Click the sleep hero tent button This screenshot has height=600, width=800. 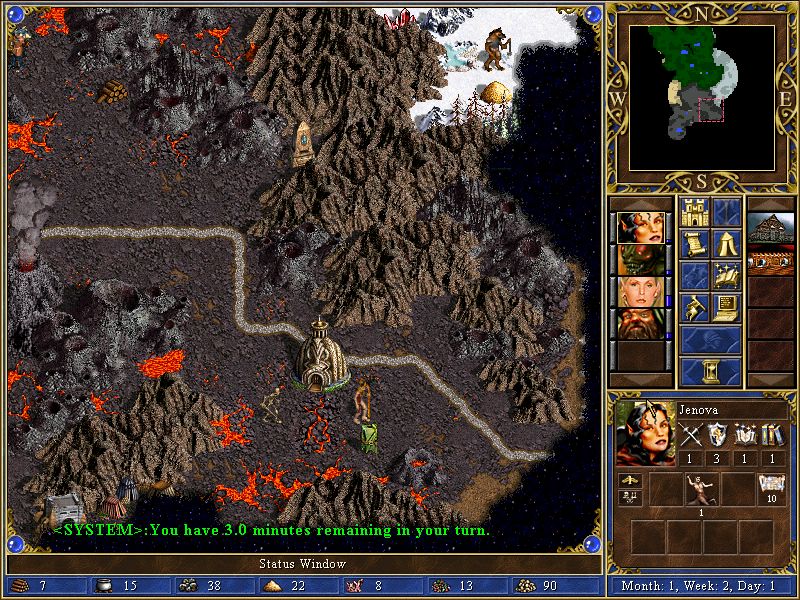coord(726,243)
